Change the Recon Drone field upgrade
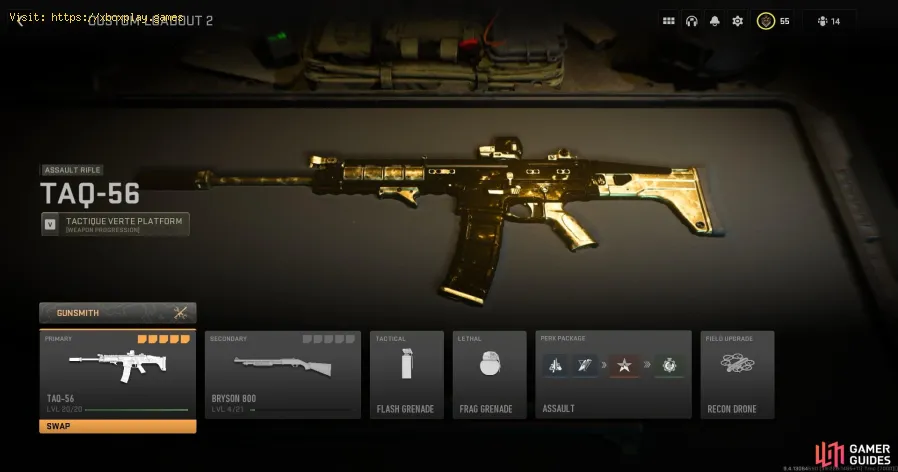 pos(737,373)
